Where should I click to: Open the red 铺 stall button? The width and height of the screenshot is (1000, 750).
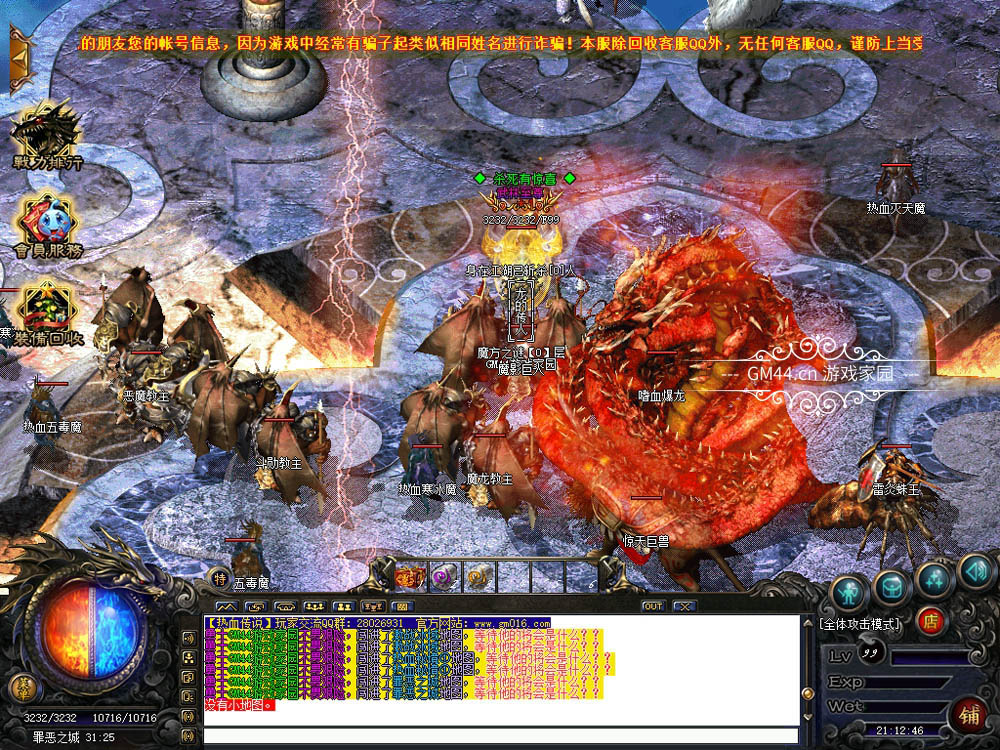pos(969,716)
